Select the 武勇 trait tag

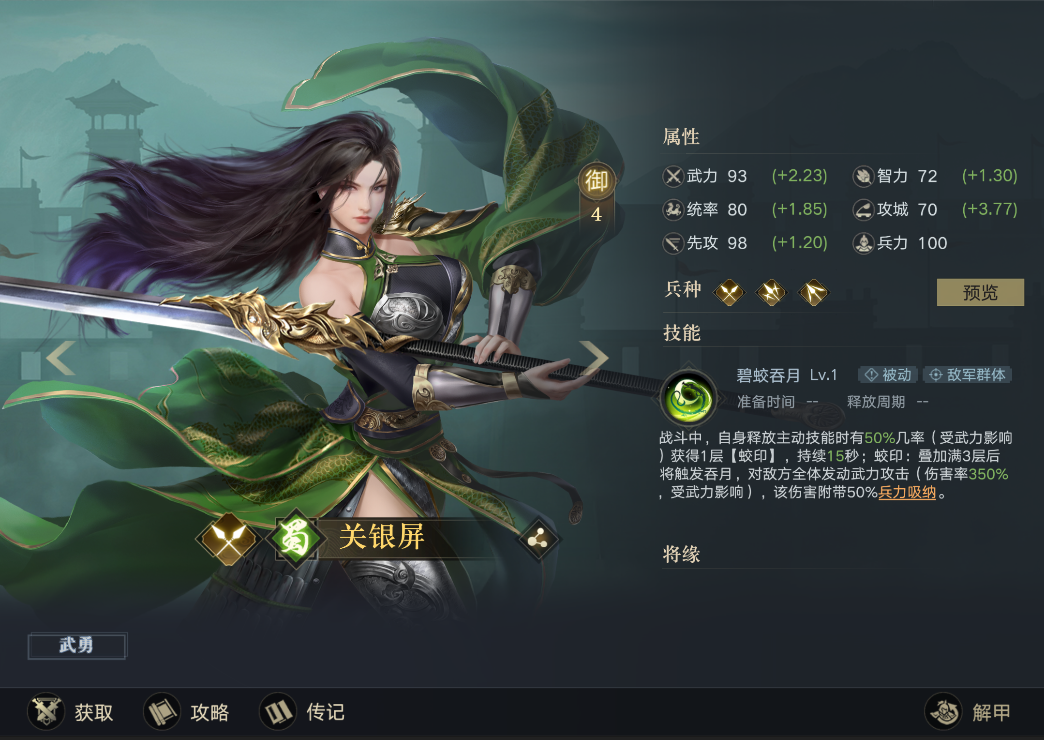(x=77, y=646)
